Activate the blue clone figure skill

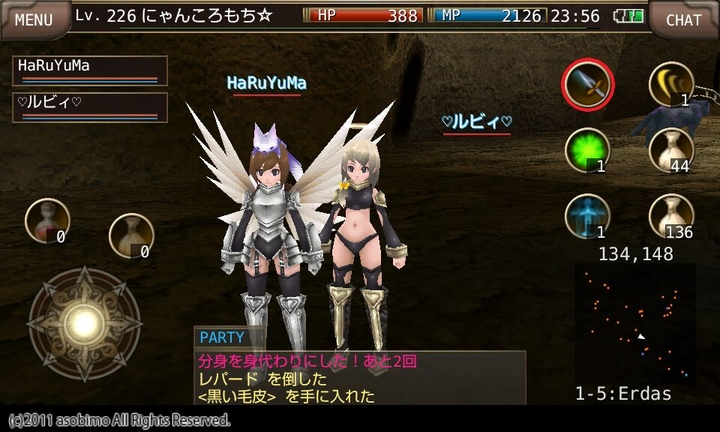[586, 215]
